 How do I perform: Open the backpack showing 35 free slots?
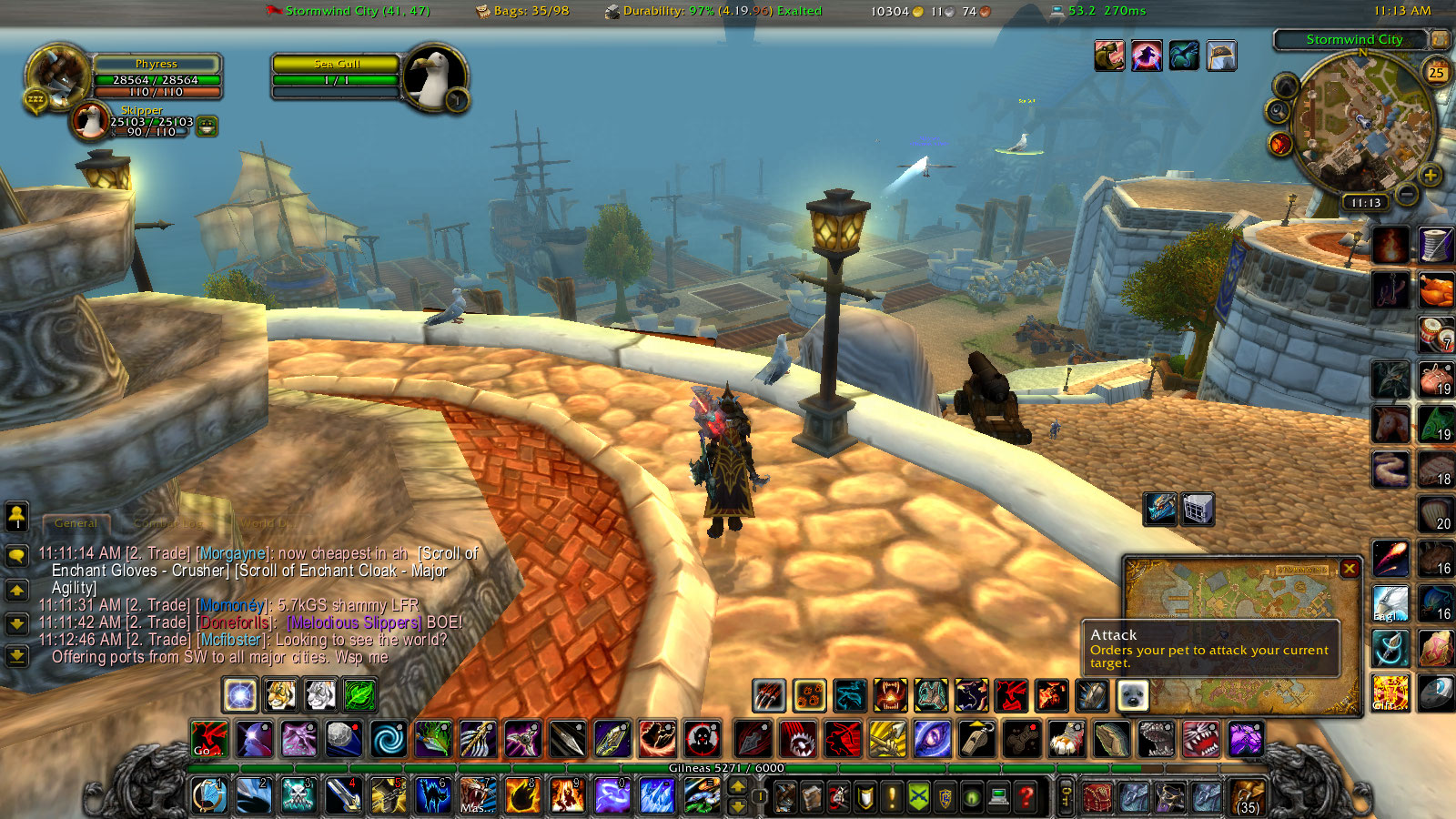tap(1248, 797)
